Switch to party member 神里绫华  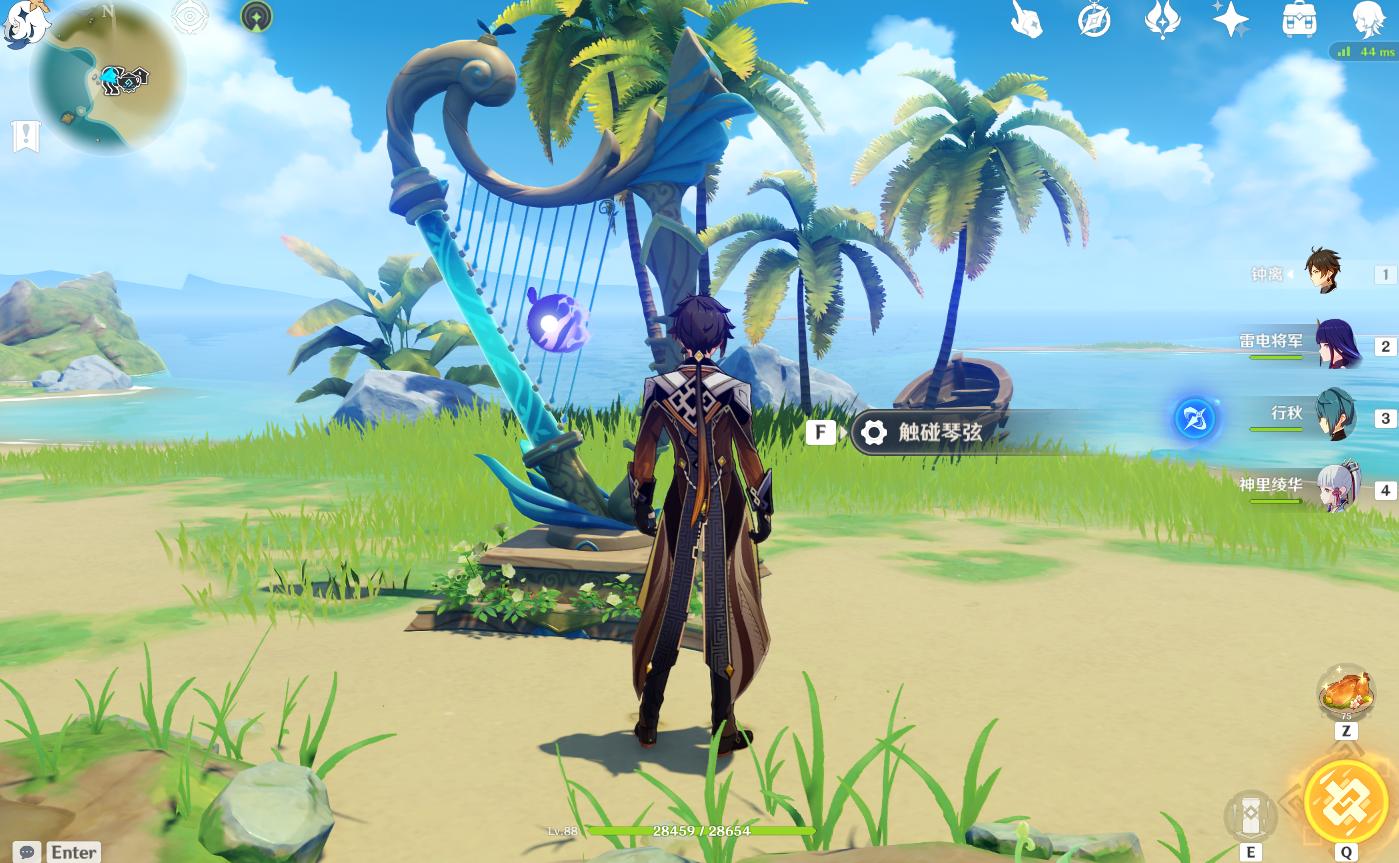[x=1337, y=488]
